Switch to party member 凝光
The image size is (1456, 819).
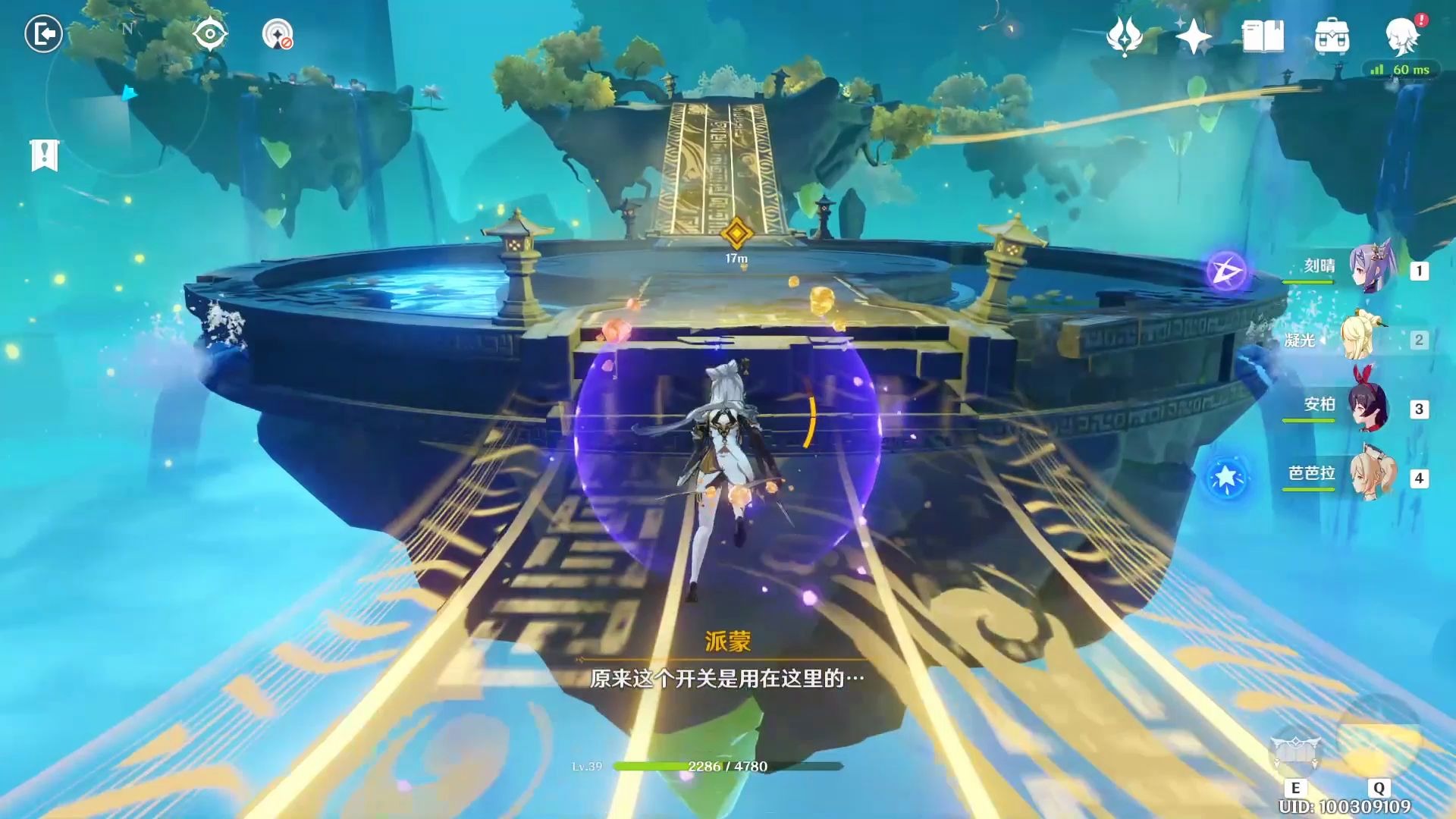click(x=1362, y=337)
